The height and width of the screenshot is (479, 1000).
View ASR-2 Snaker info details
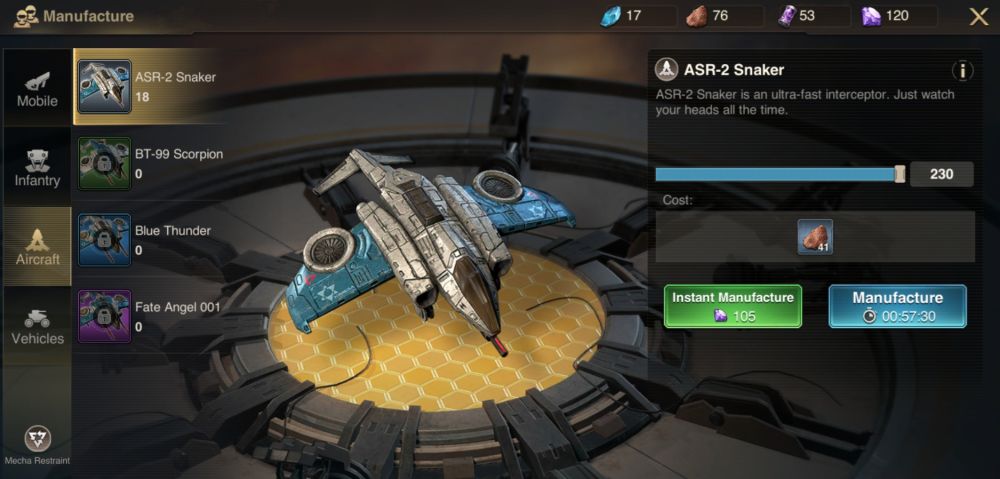click(962, 70)
